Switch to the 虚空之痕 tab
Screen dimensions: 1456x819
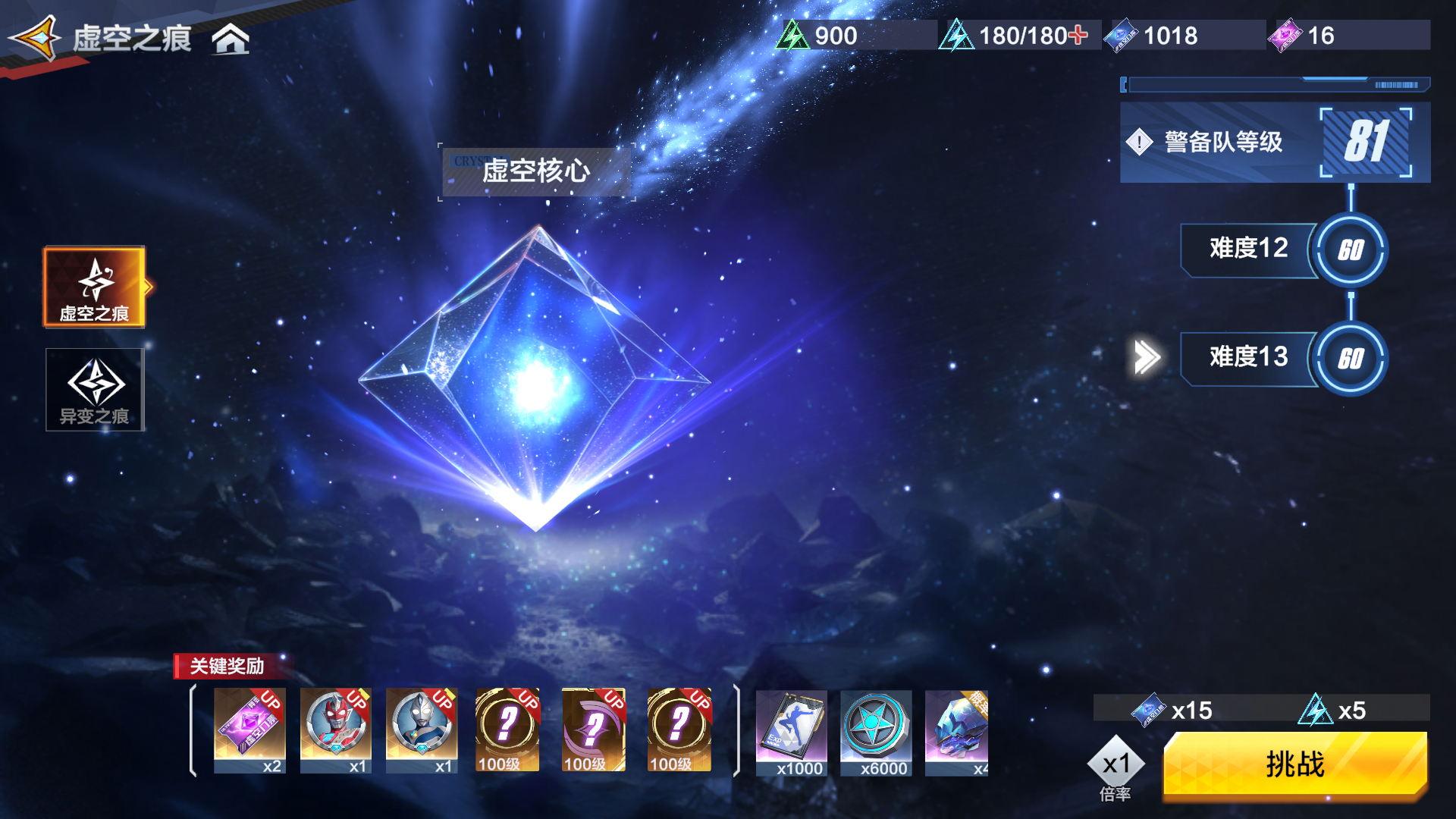click(94, 287)
